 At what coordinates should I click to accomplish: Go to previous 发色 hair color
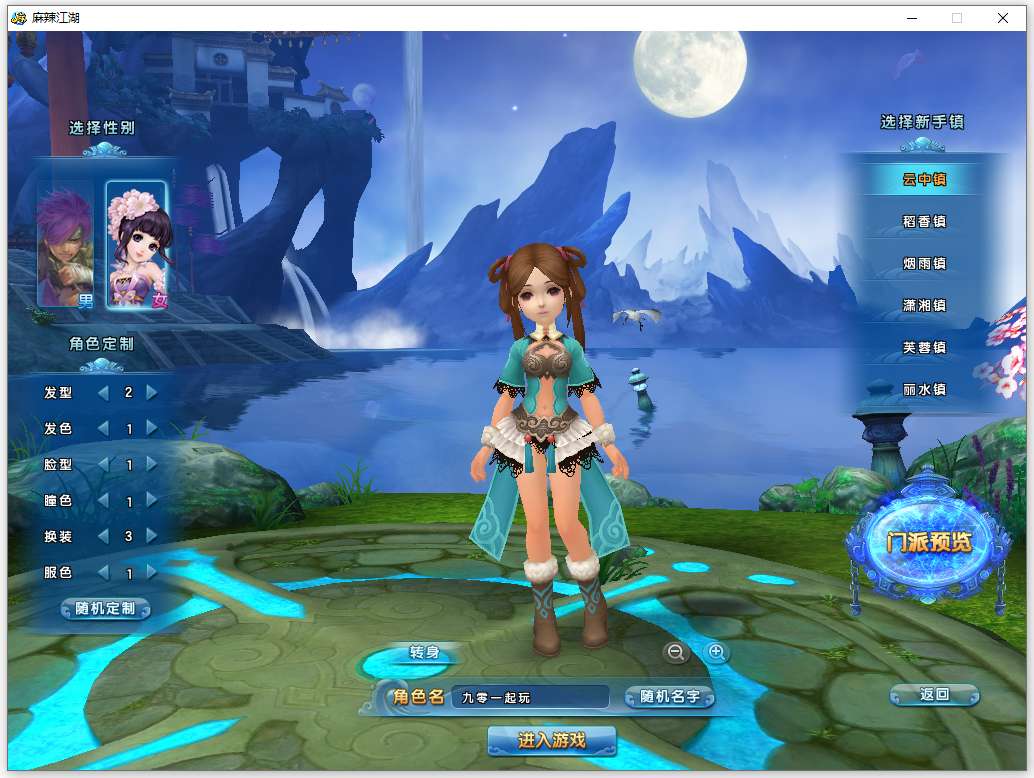point(103,428)
